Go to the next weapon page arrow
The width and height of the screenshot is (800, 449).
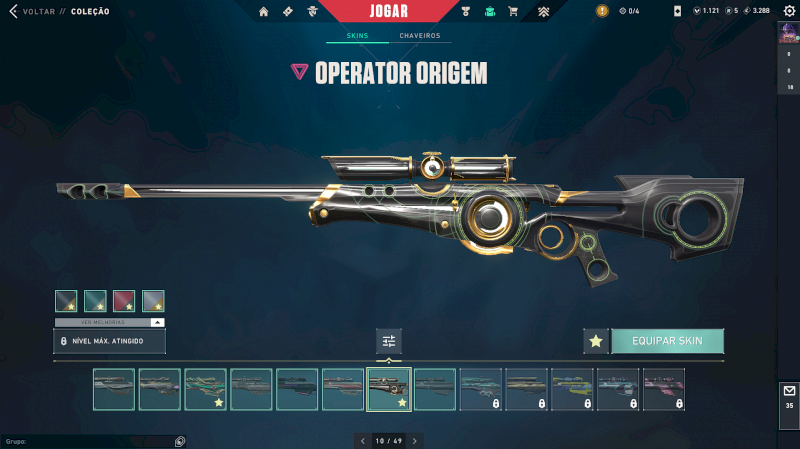click(x=415, y=440)
